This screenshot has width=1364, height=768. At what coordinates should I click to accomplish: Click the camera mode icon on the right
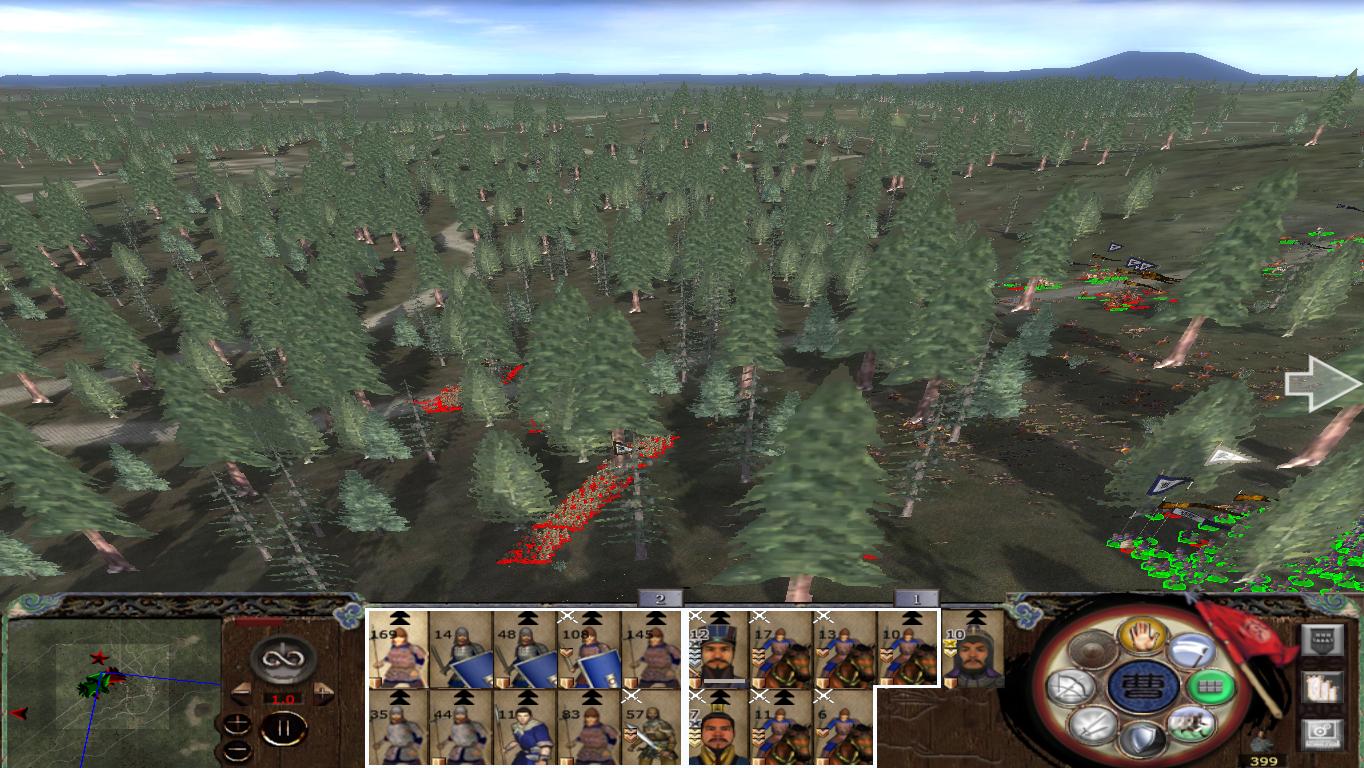[1324, 732]
